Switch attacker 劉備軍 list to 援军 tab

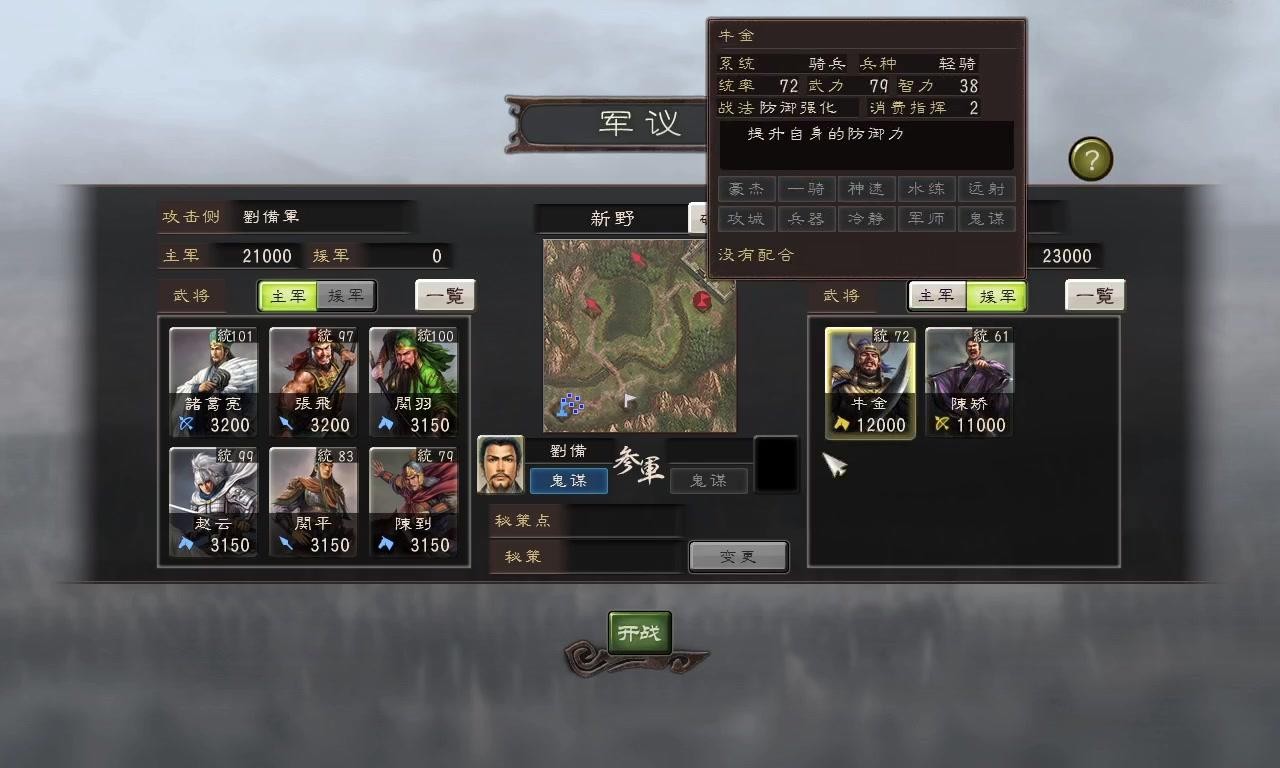(346, 296)
